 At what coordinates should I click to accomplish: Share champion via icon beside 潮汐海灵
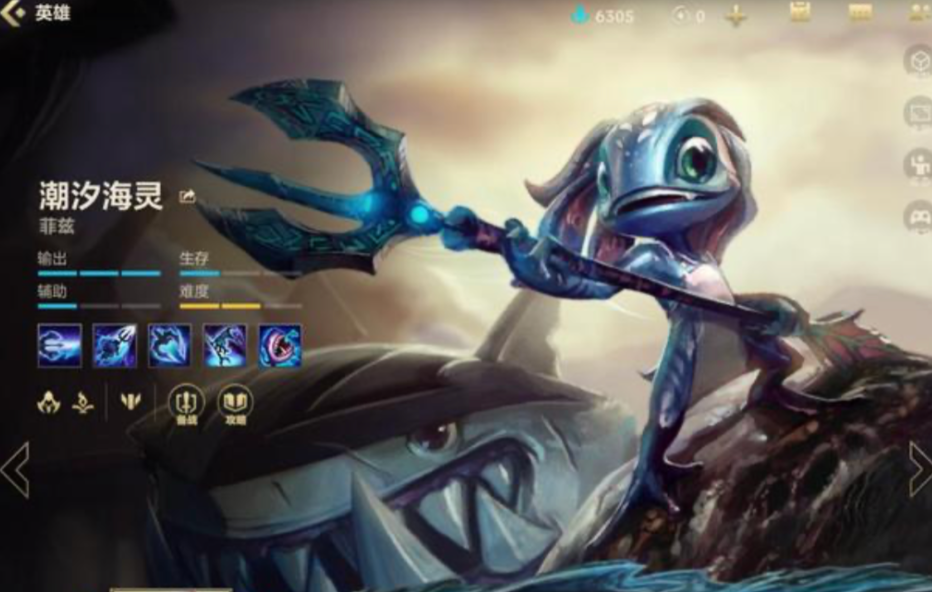click(x=187, y=197)
